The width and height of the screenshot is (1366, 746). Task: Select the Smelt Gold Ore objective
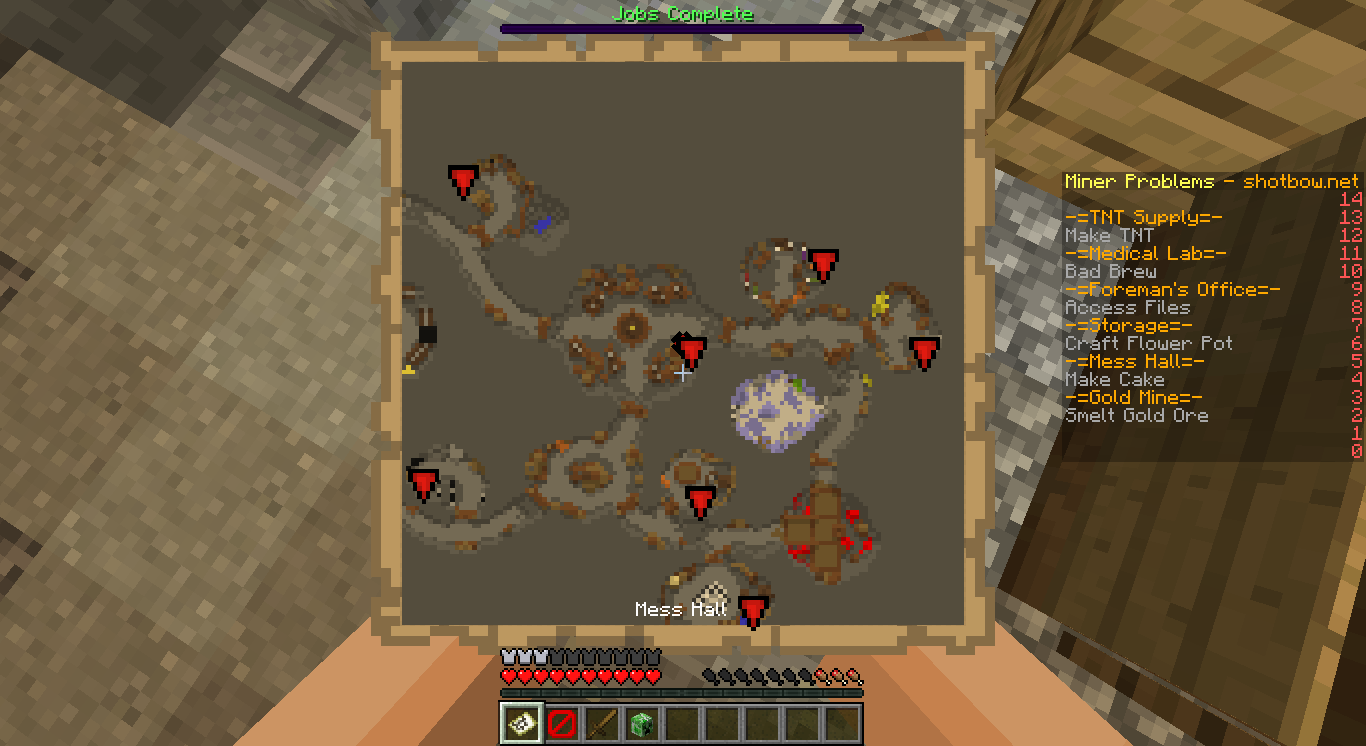pos(1136,416)
